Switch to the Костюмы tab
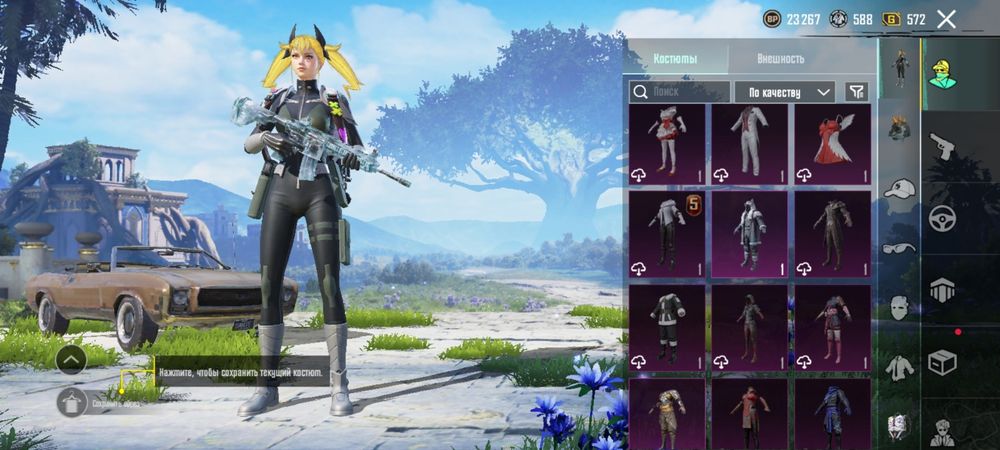The height and width of the screenshot is (450, 1000). tap(675, 59)
